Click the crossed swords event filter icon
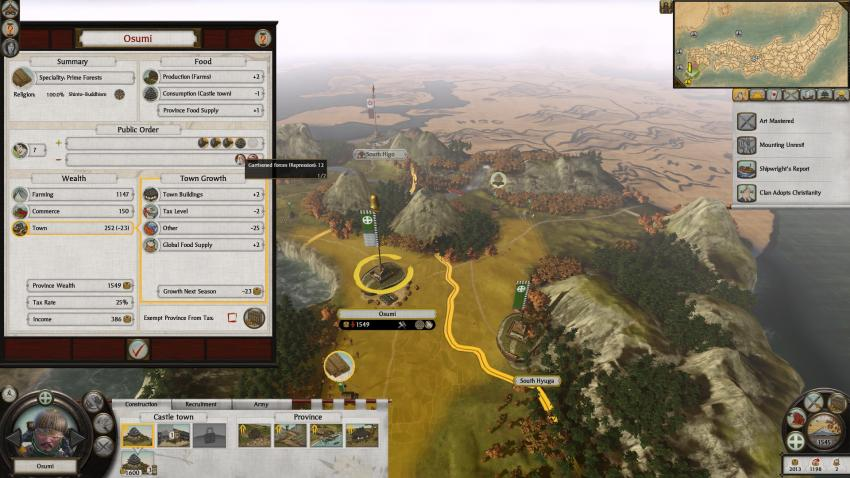This screenshot has height=478, width=850. 791,95
